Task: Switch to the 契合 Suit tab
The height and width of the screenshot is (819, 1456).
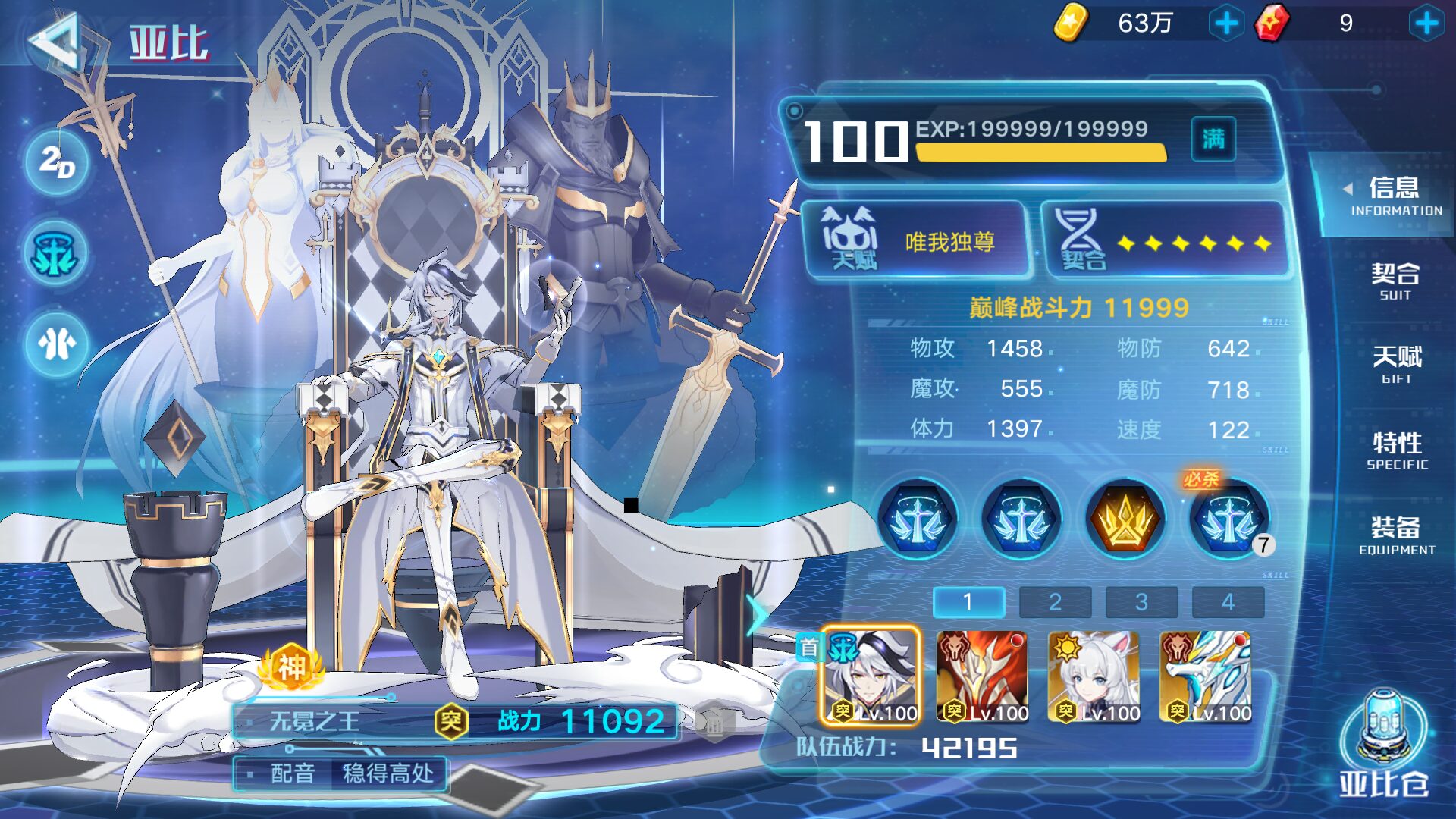Action: tap(1395, 281)
